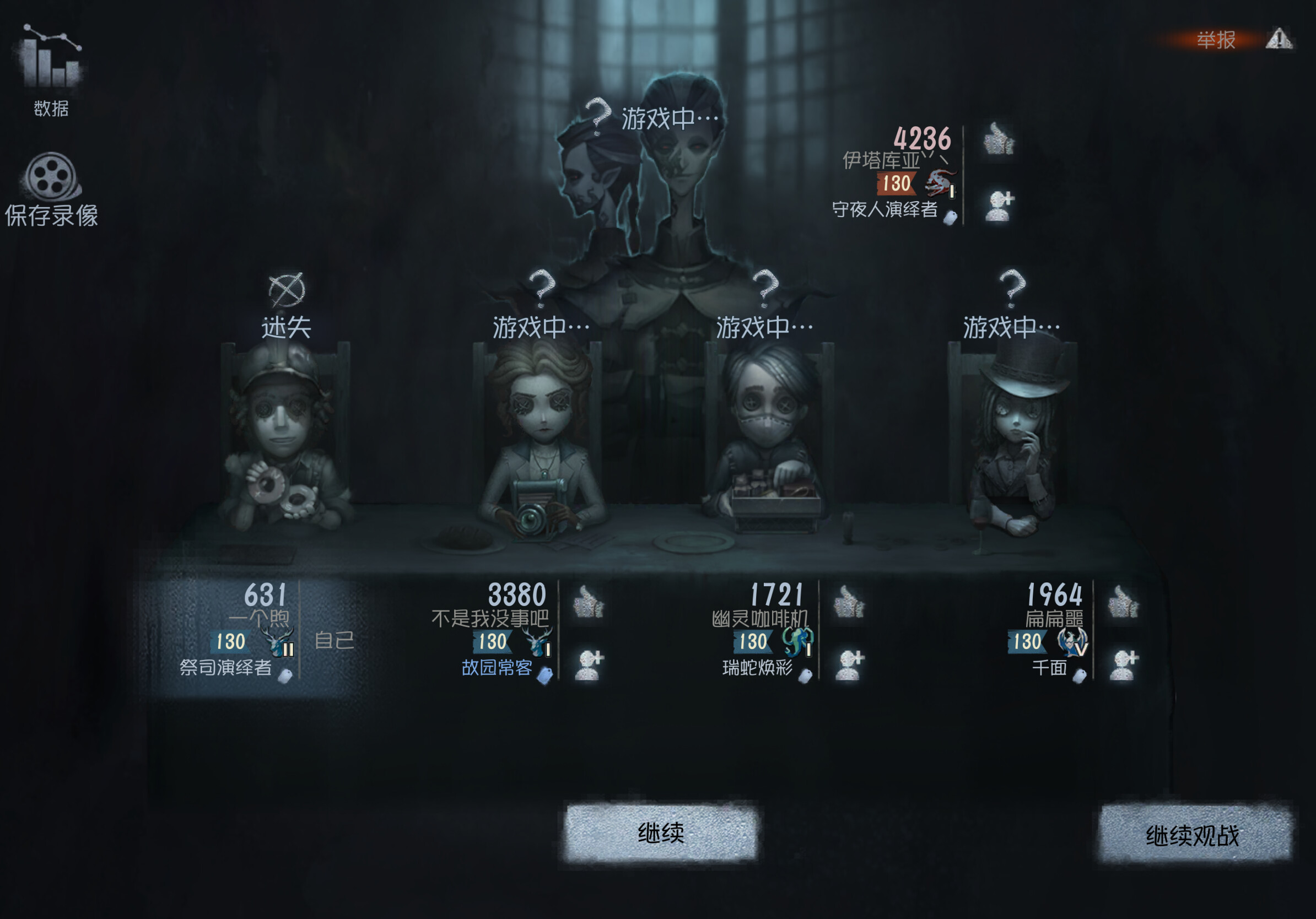Click the 继续 continue button
The height and width of the screenshot is (919, 1316).
pyautogui.click(x=660, y=832)
